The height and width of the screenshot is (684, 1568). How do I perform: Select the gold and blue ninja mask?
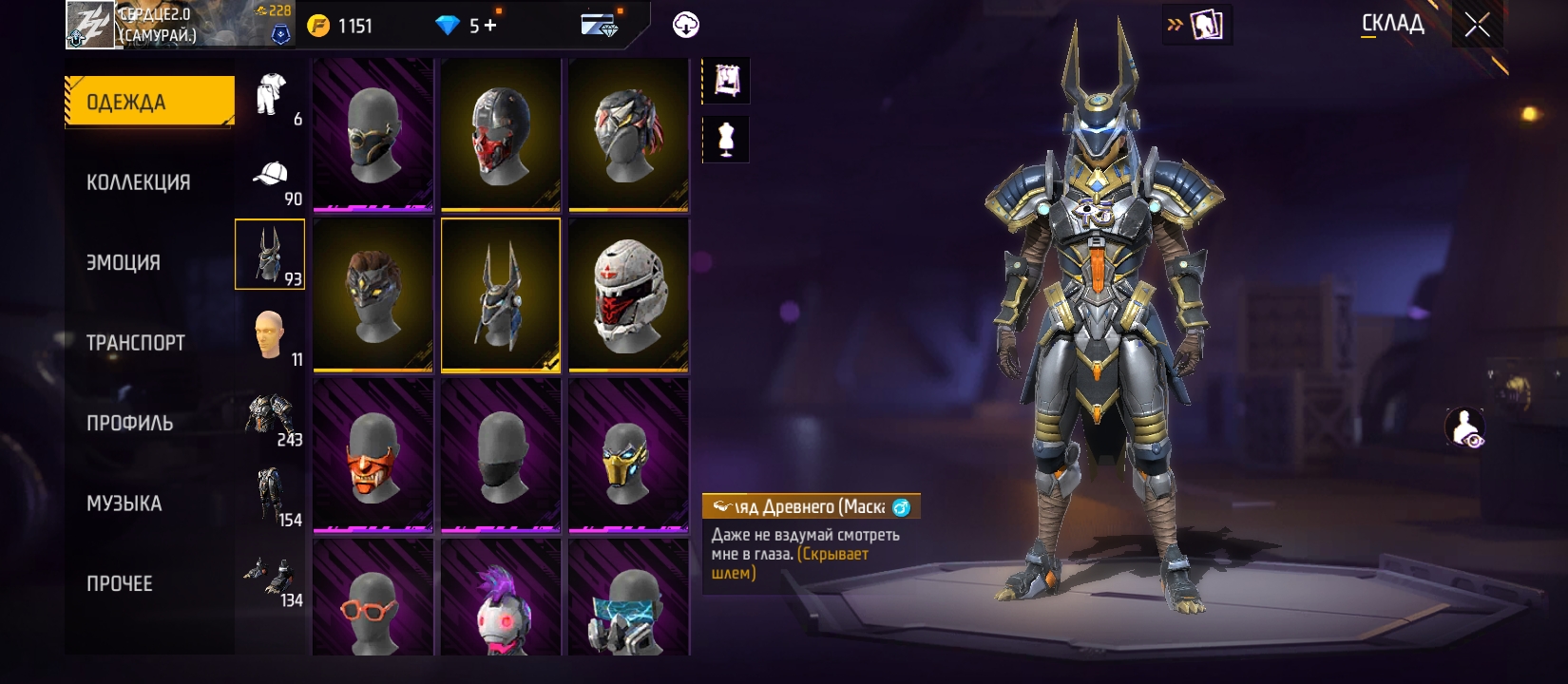pos(628,455)
